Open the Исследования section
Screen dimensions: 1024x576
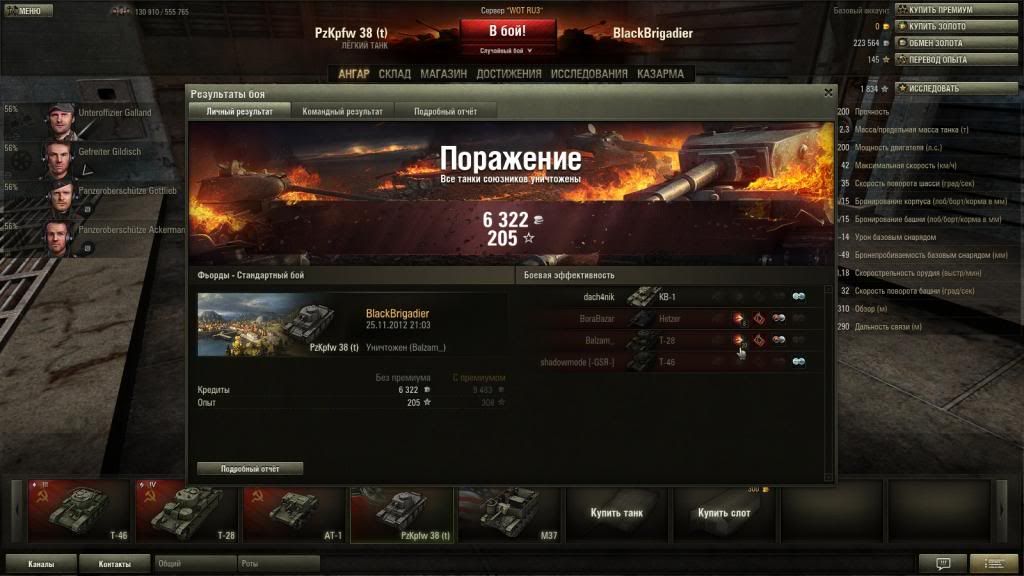coord(589,74)
